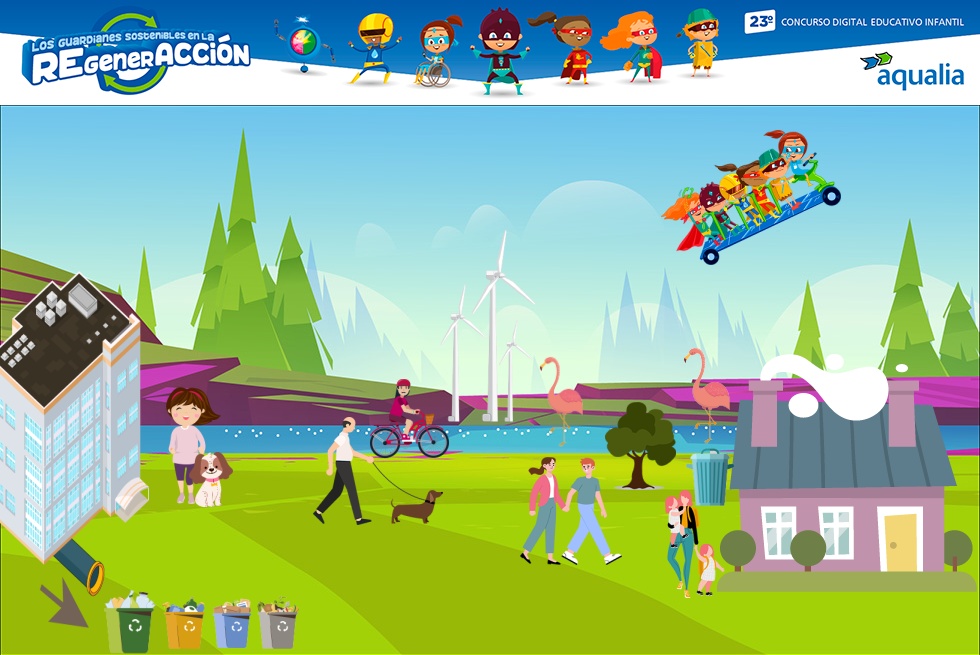Pick the blue recycling bin
This screenshot has height=655, width=980.
click(232, 627)
